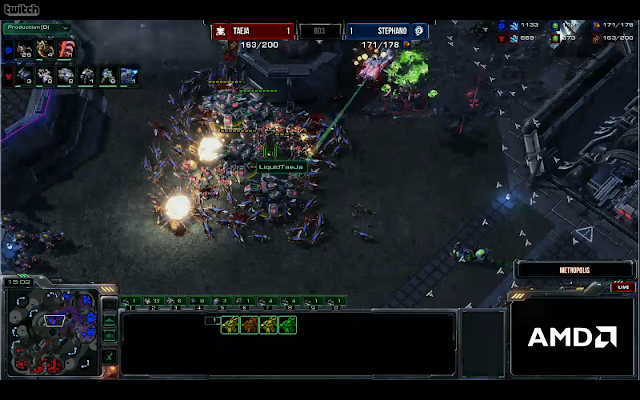Select the bright green unit wireframe
This screenshot has width=640, height=400.
pos(288,324)
